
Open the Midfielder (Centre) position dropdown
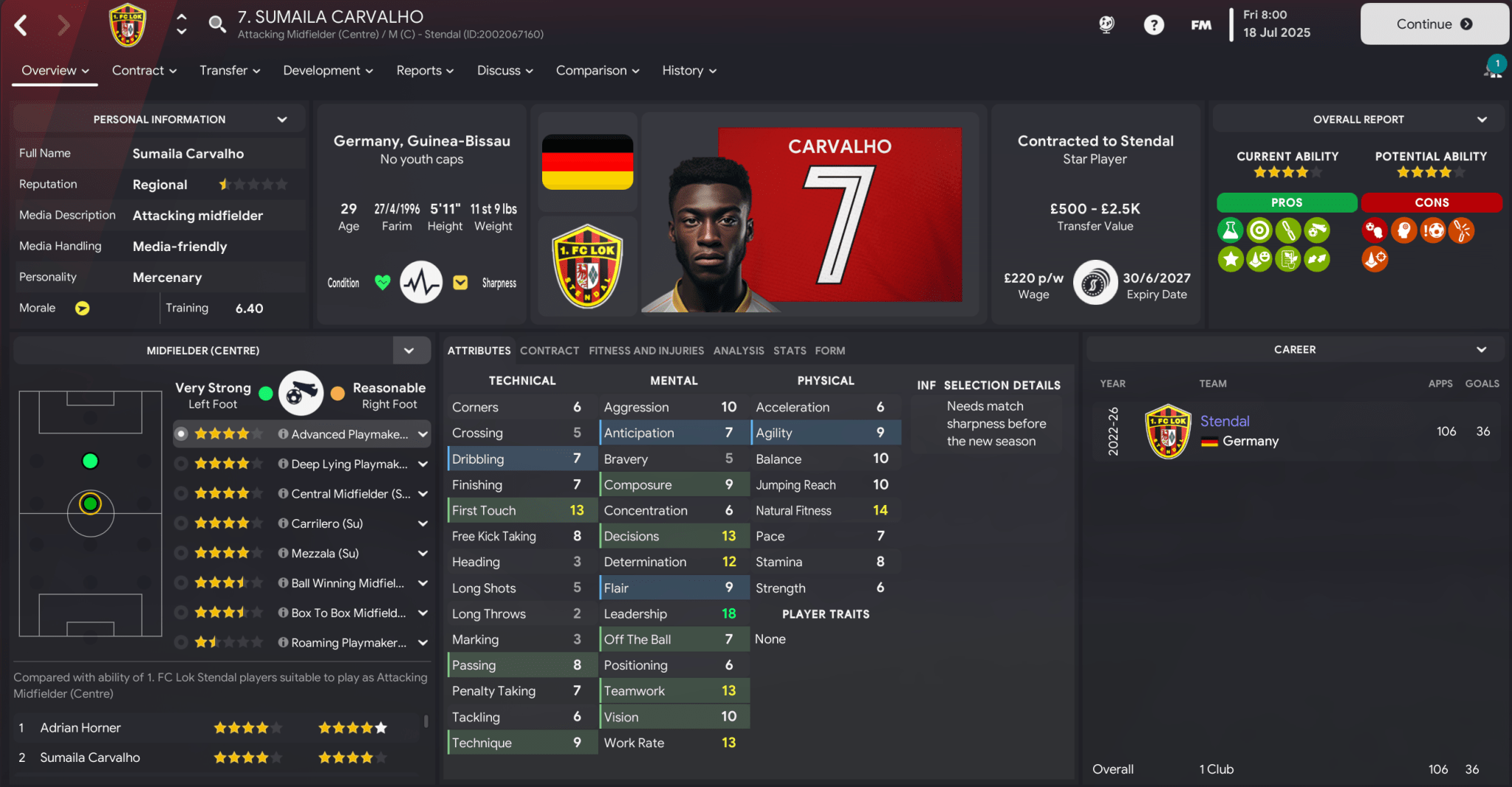click(409, 350)
